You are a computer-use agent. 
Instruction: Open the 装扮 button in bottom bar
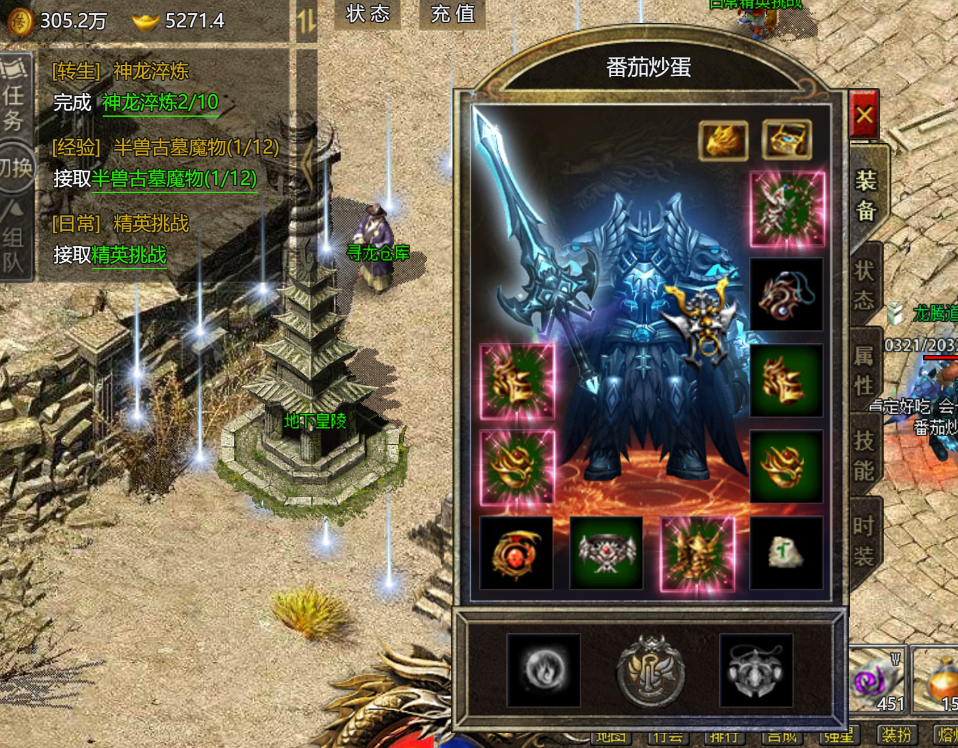click(x=896, y=735)
